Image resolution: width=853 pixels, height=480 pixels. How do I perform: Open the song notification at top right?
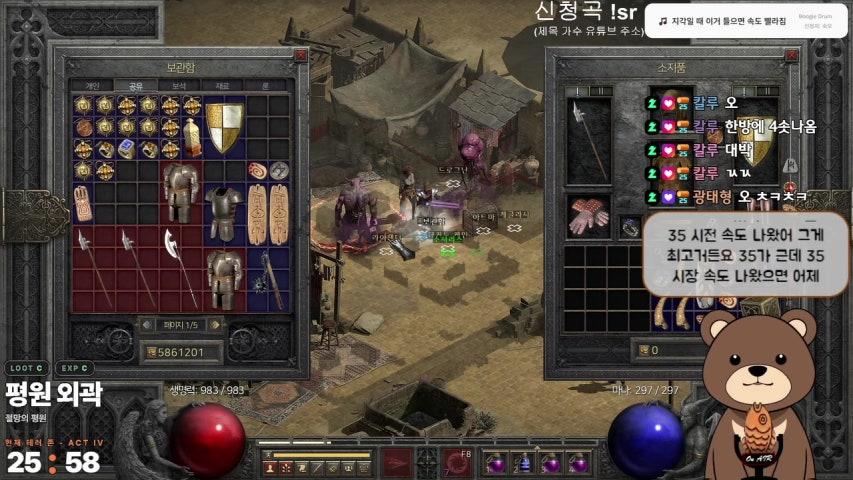click(746, 20)
